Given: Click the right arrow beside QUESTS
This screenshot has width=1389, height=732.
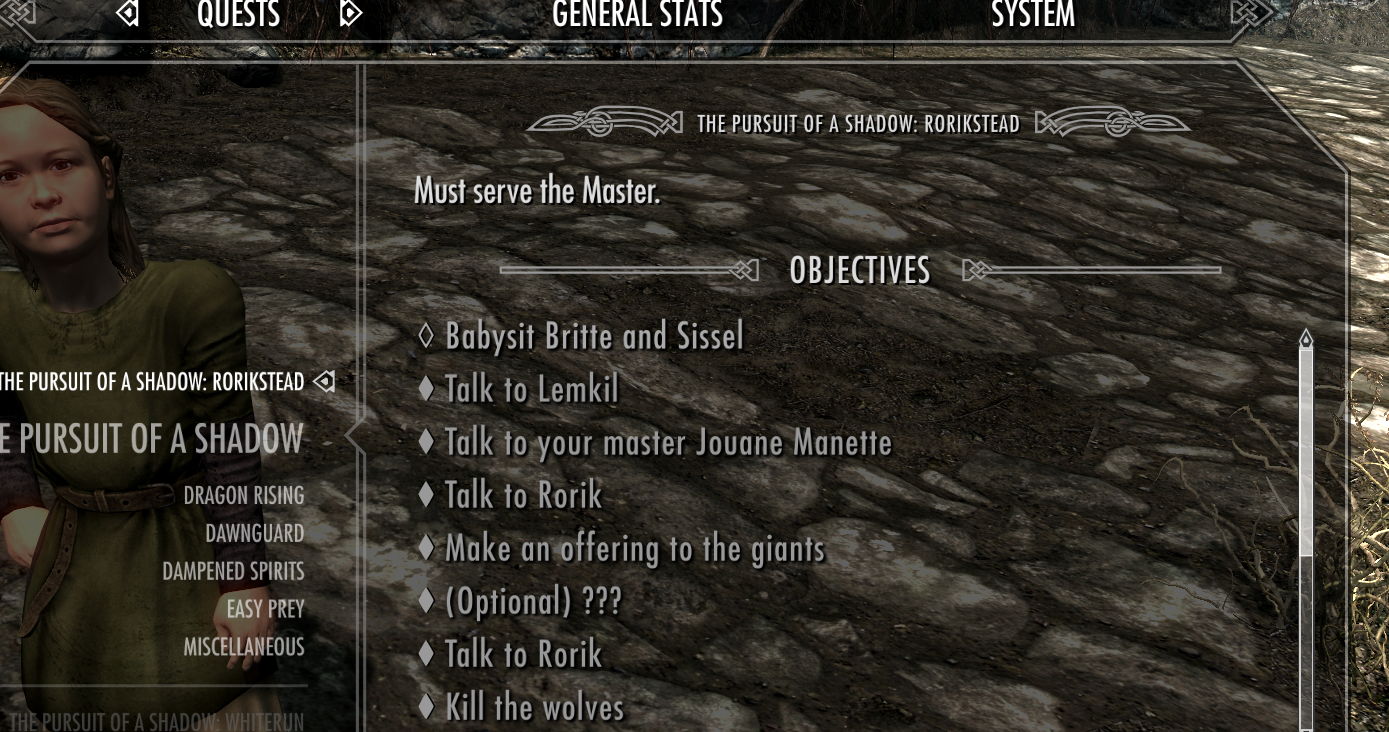Looking at the screenshot, I should point(349,14).
